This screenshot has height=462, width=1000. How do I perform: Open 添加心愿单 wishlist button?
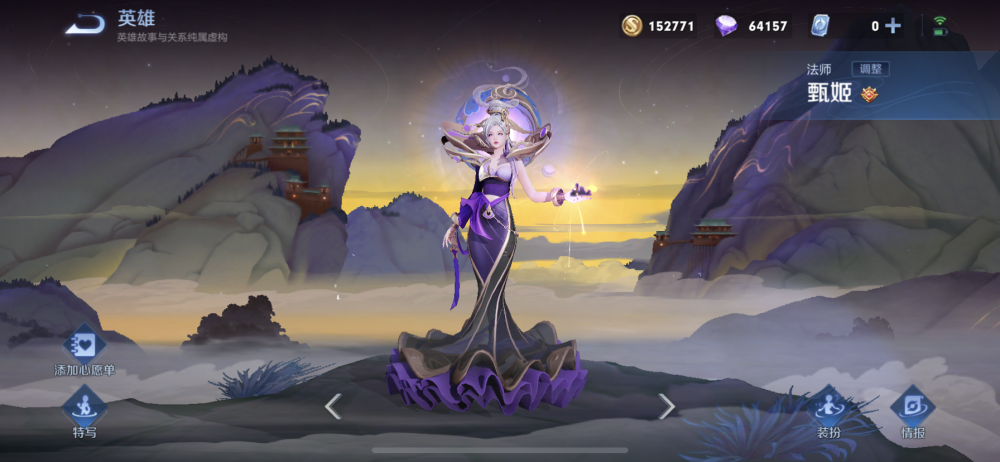[85, 346]
